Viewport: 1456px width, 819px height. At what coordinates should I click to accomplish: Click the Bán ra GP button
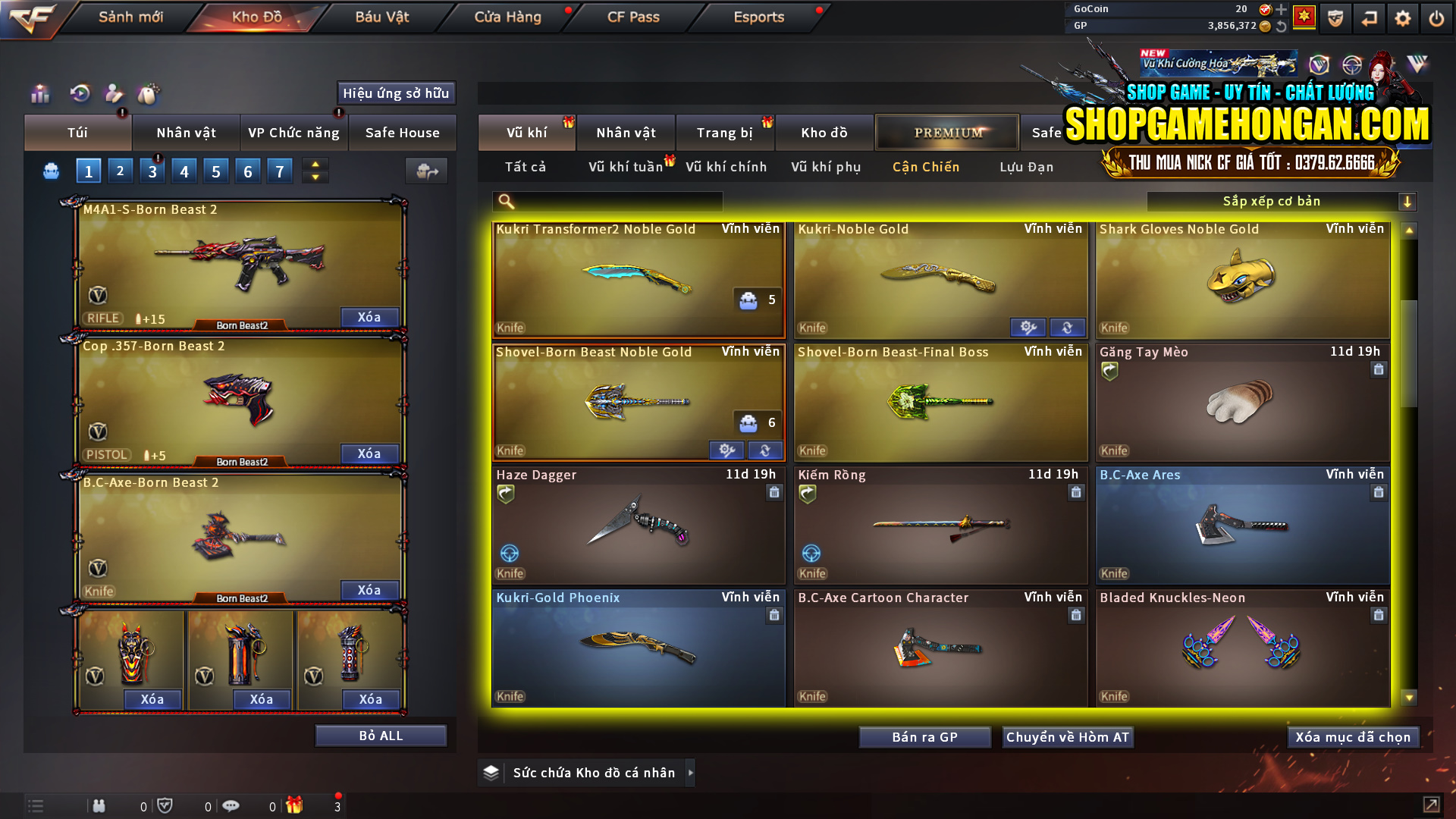924,736
